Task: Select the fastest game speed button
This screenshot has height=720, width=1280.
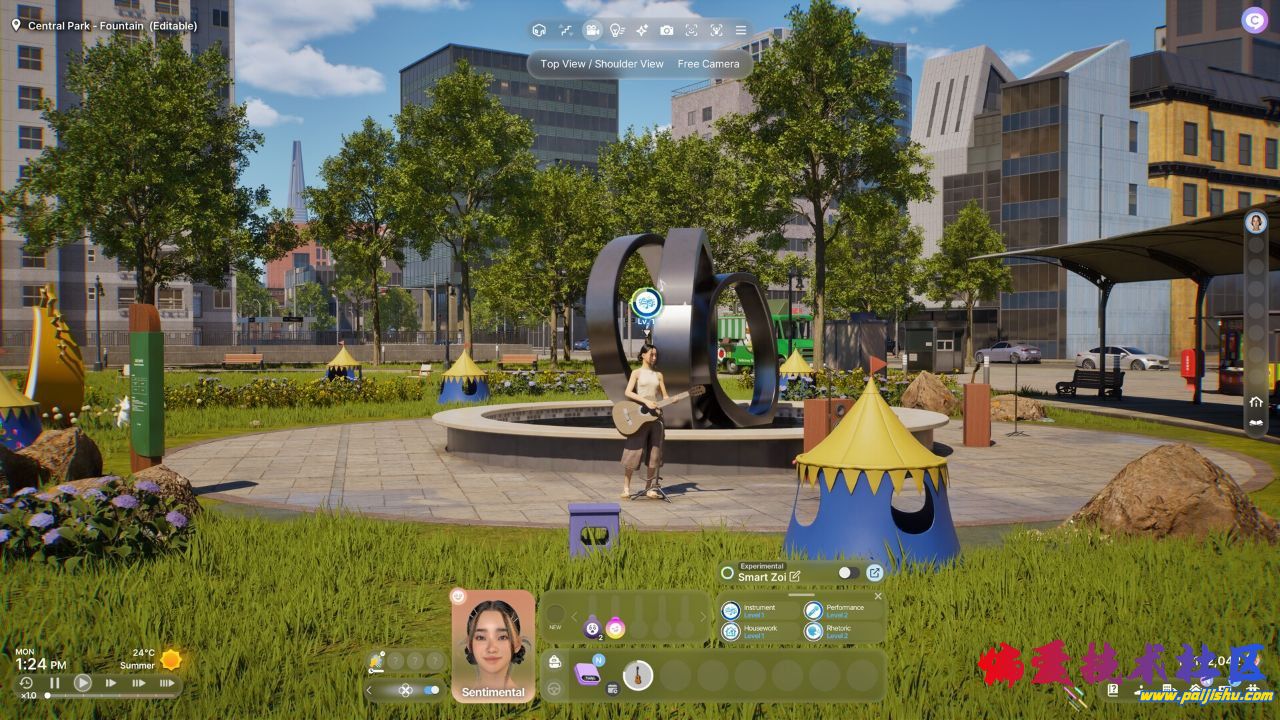Action: click(x=167, y=683)
